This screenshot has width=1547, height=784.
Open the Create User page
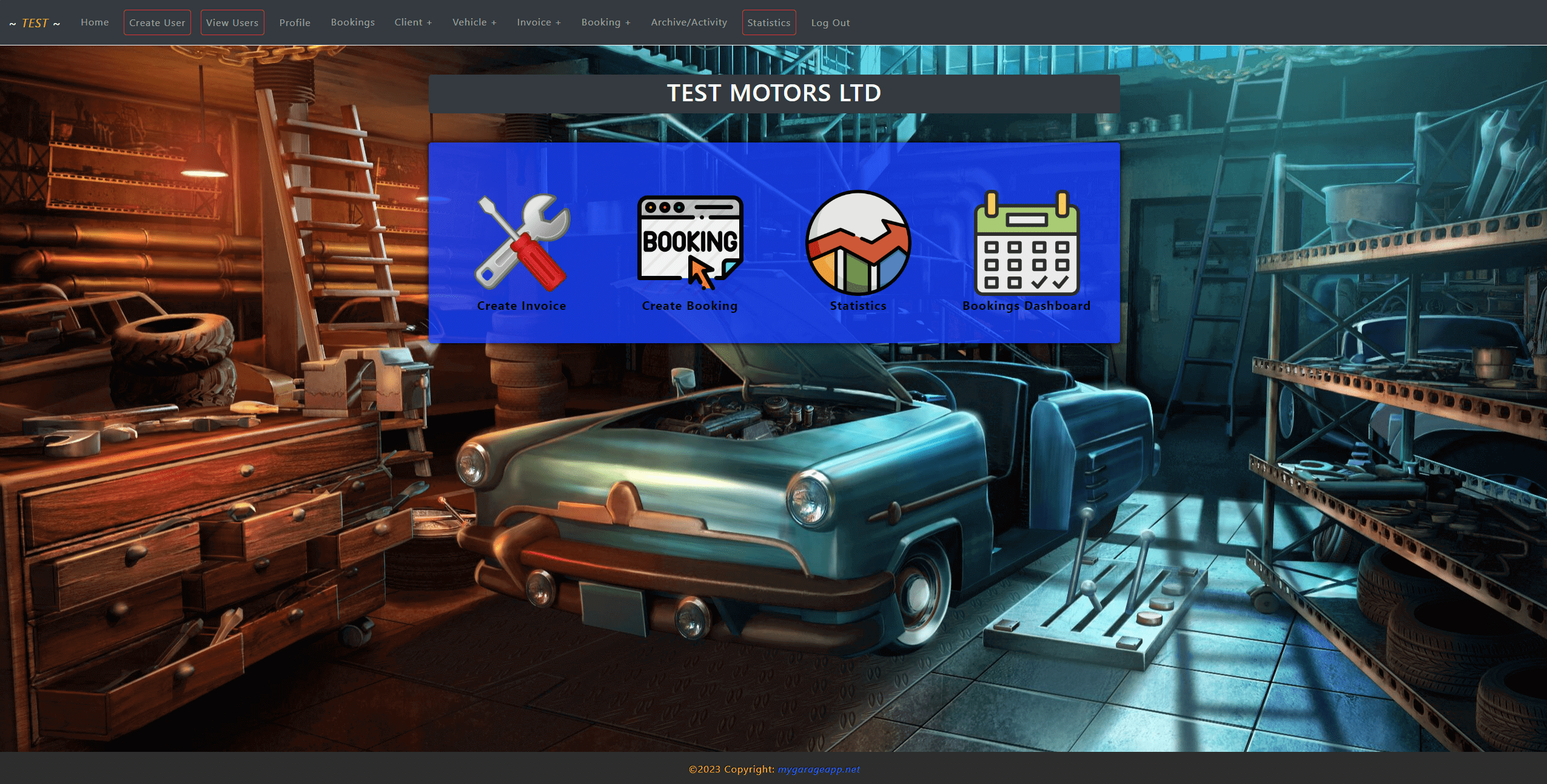[157, 22]
